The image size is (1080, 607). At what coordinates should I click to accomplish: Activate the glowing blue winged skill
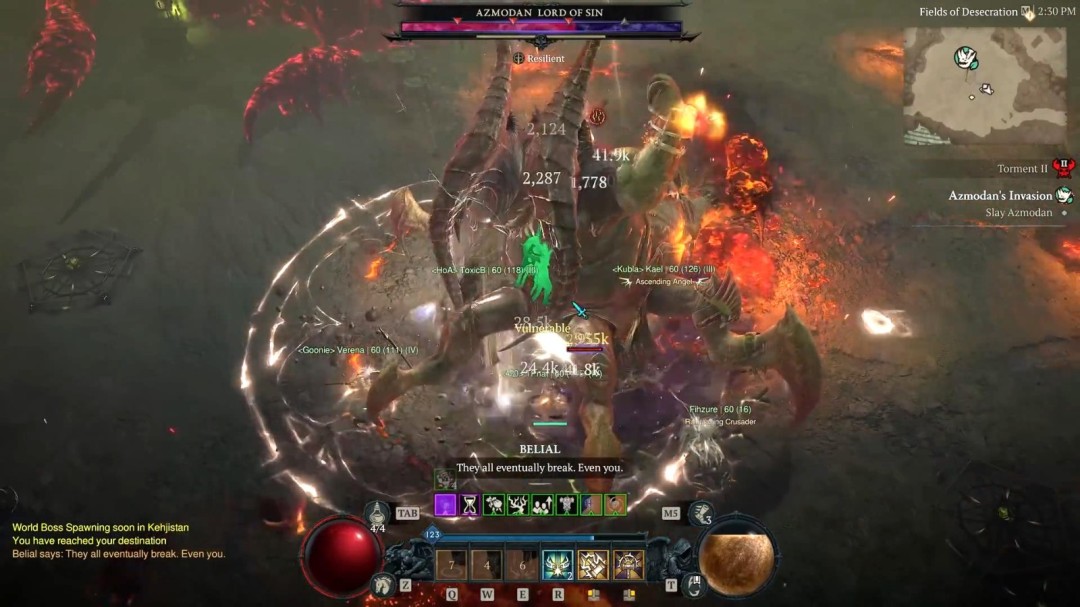pos(557,565)
